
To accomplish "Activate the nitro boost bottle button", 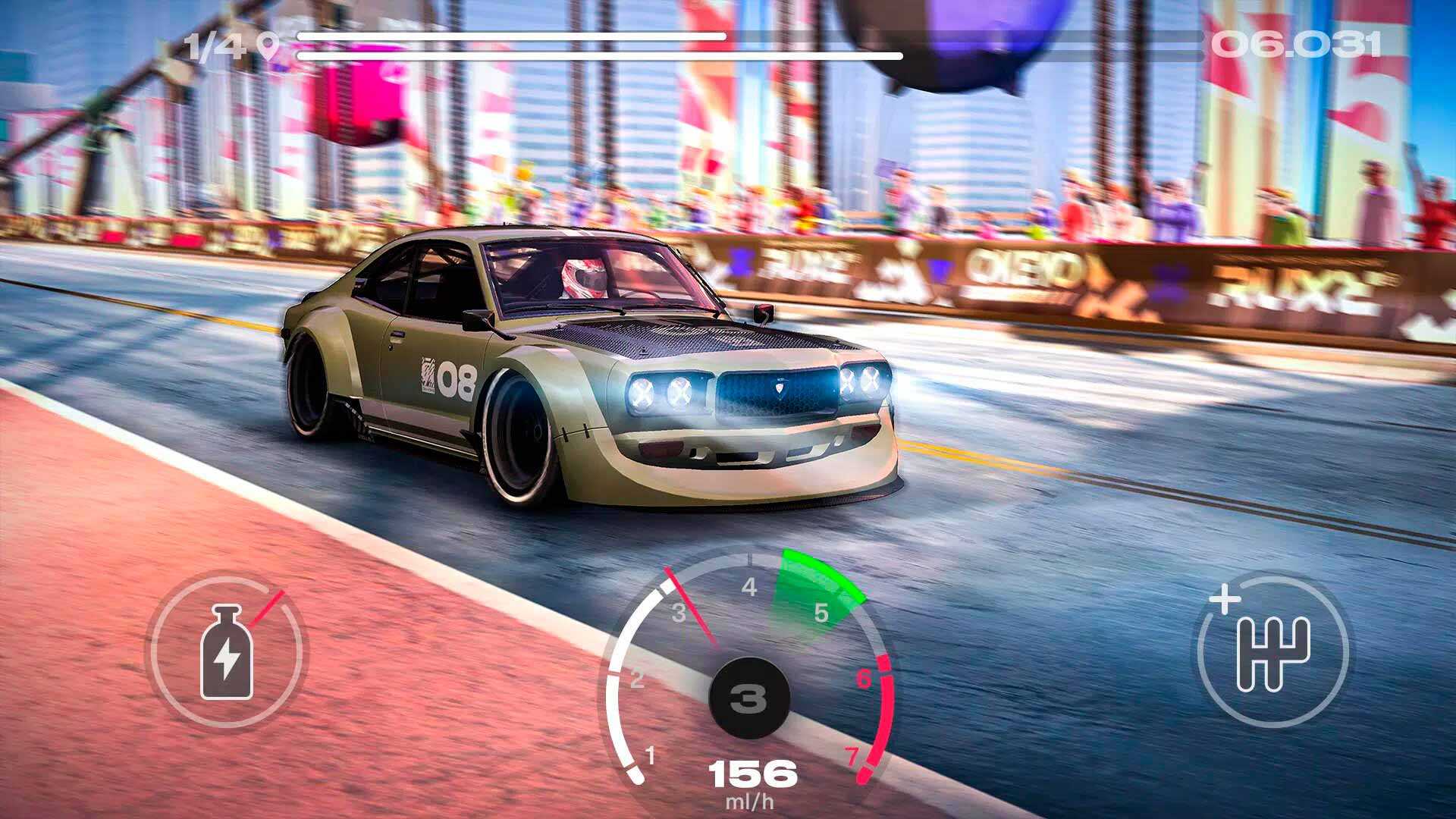I will pos(225,651).
